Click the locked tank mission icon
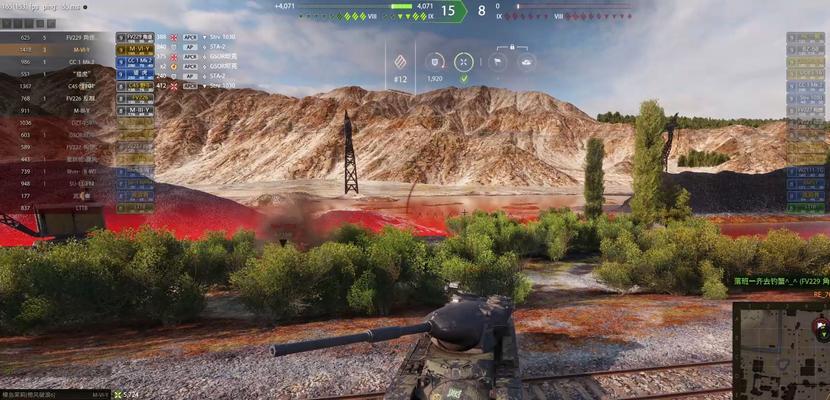Screen dimensions: 830x400 click(x=527, y=61)
